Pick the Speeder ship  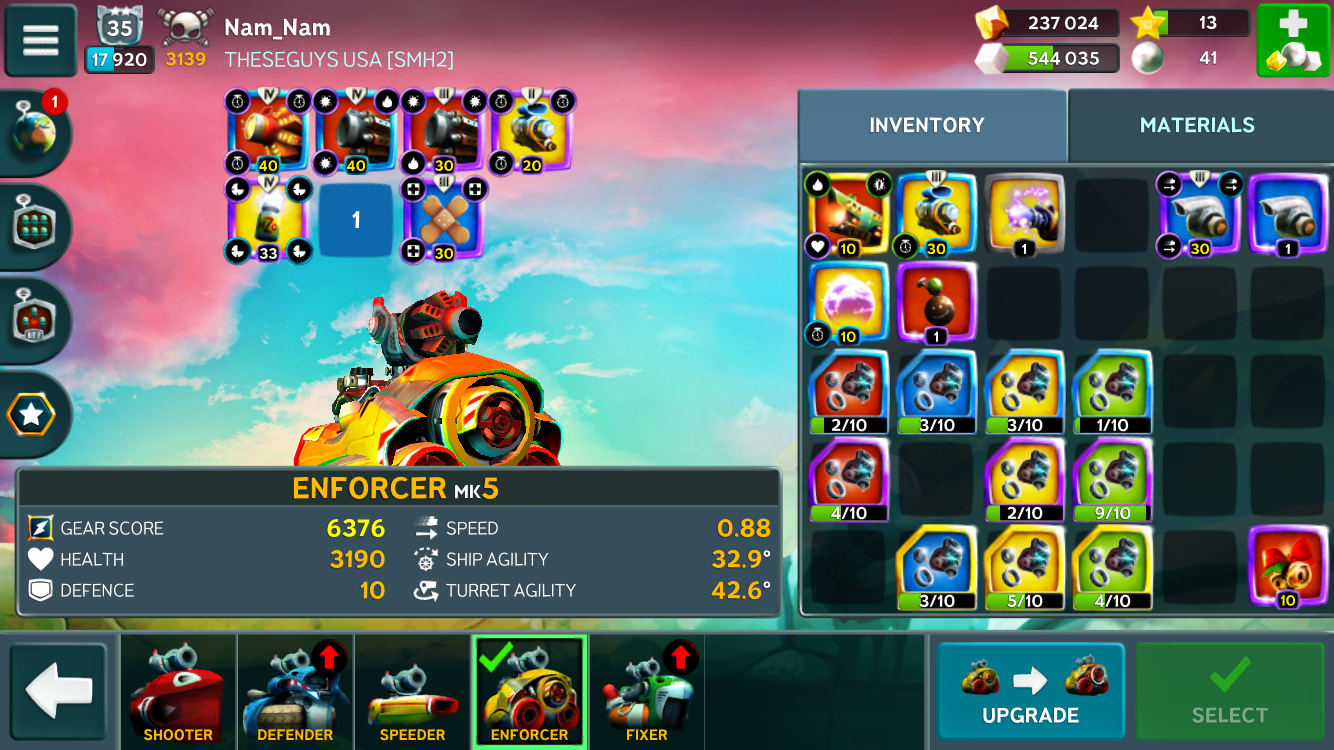tap(412, 692)
